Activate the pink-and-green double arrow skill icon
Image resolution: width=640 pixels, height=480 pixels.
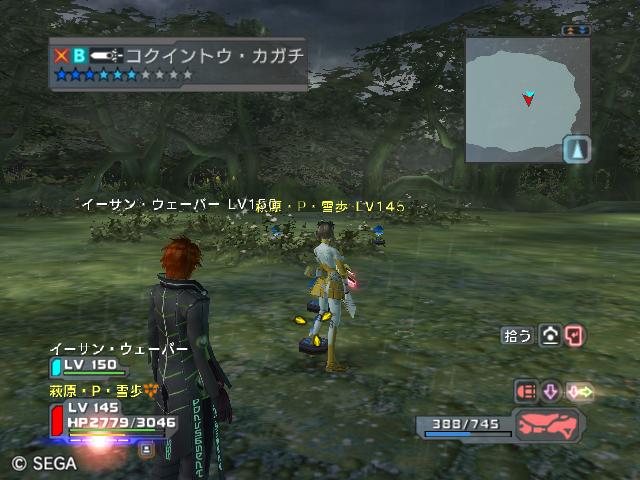point(580,391)
